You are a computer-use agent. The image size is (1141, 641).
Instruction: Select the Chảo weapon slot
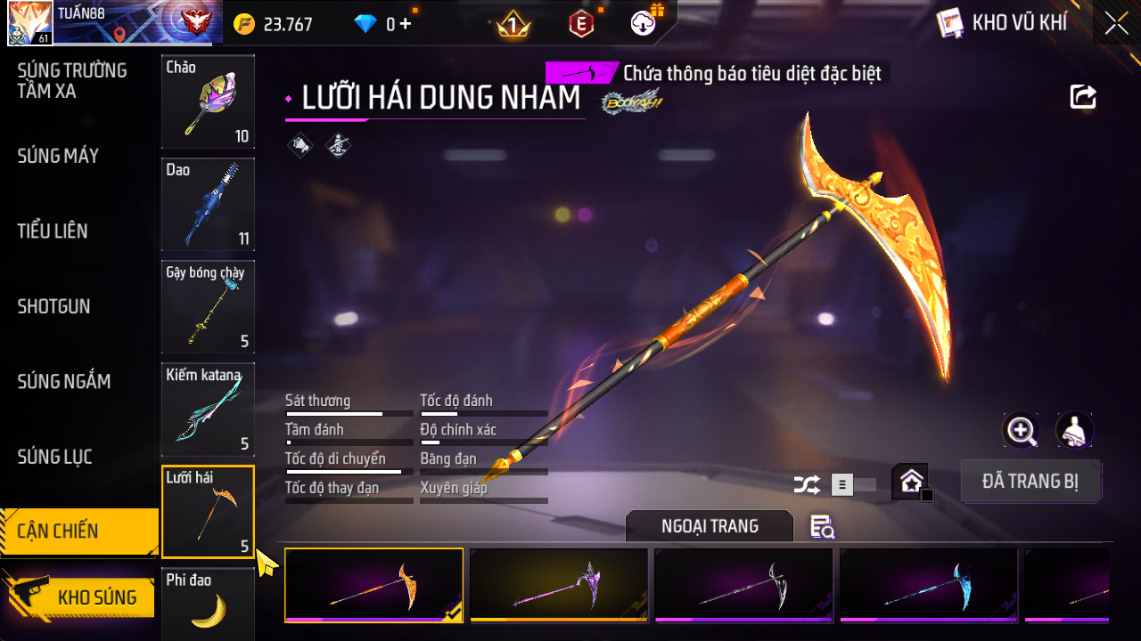pos(208,101)
